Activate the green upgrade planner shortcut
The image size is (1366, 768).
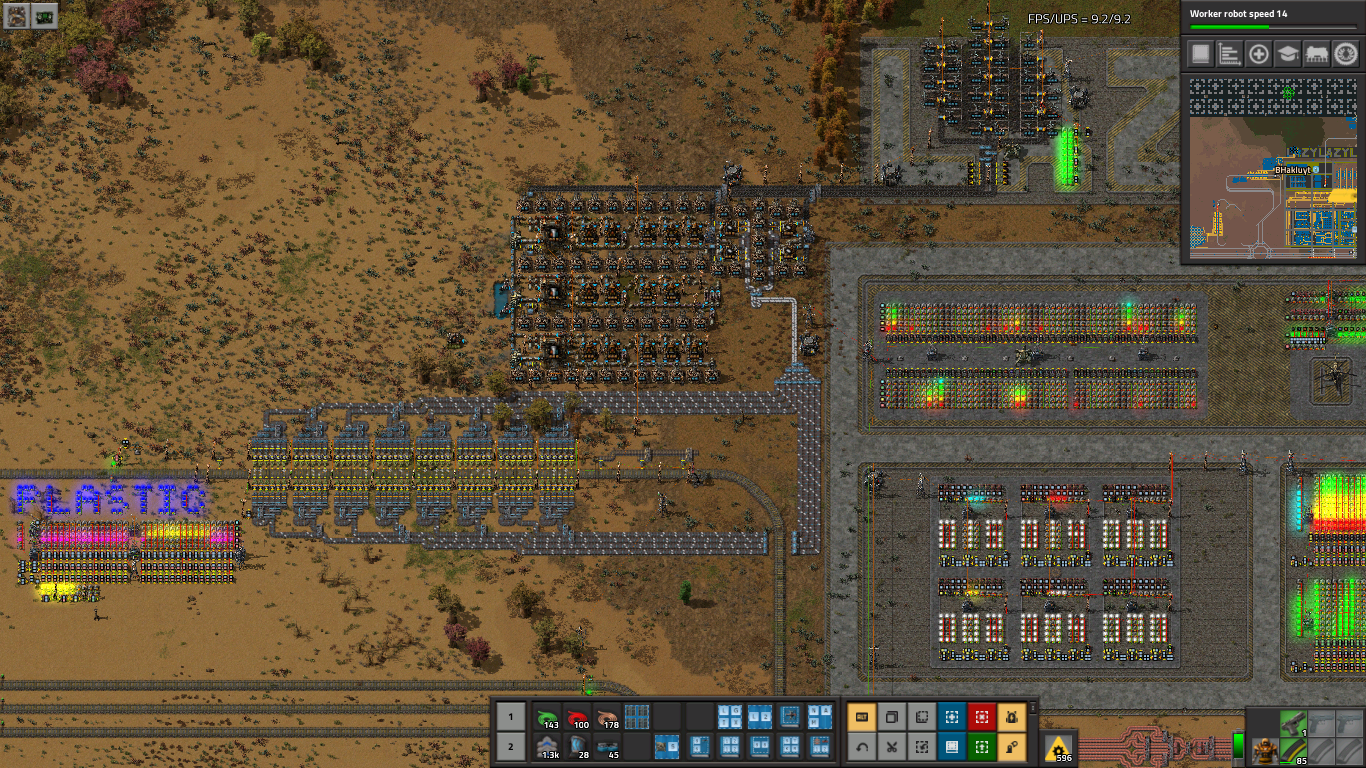[981, 746]
